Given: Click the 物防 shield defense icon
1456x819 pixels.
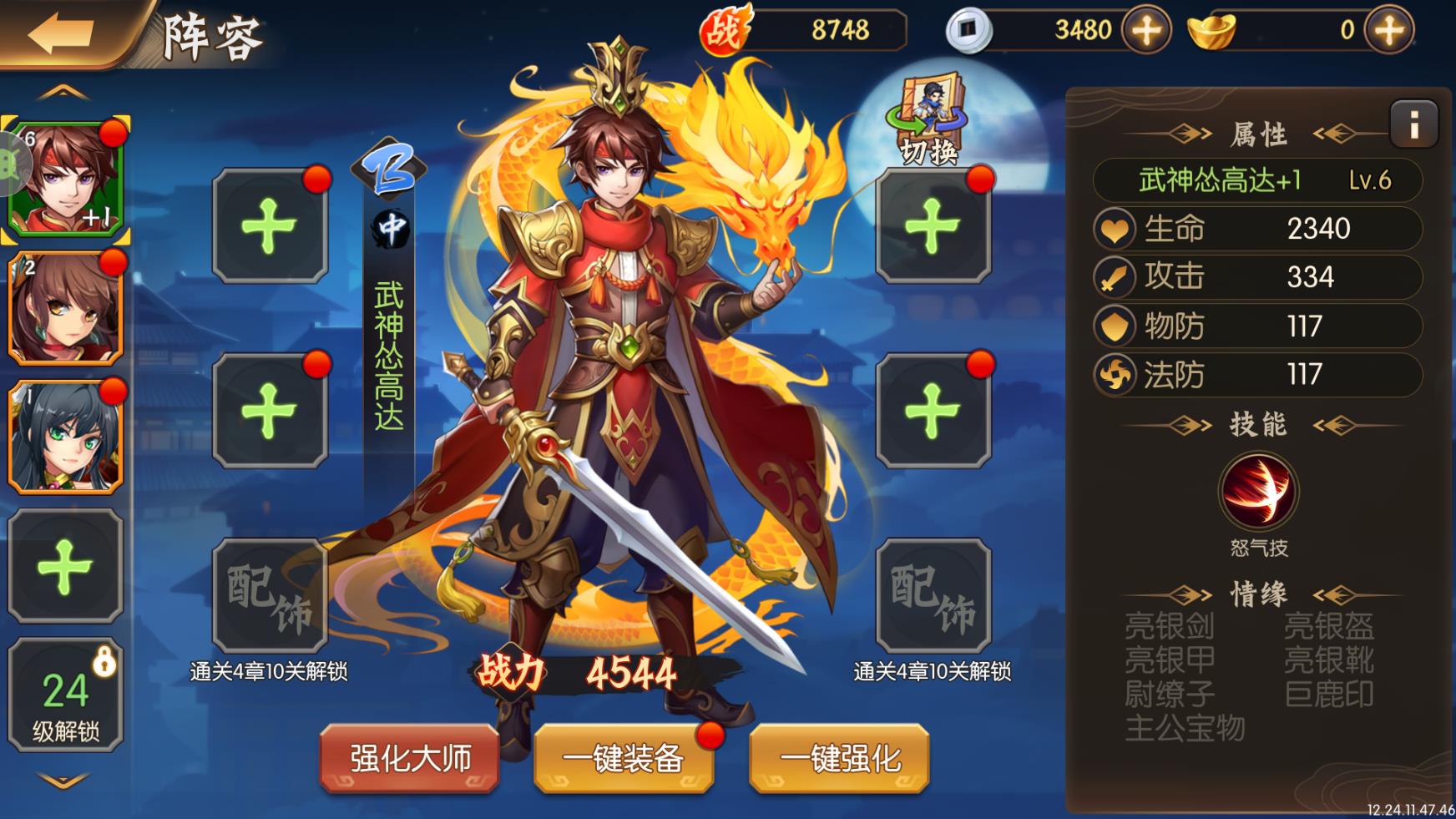Looking at the screenshot, I should point(1115,326).
